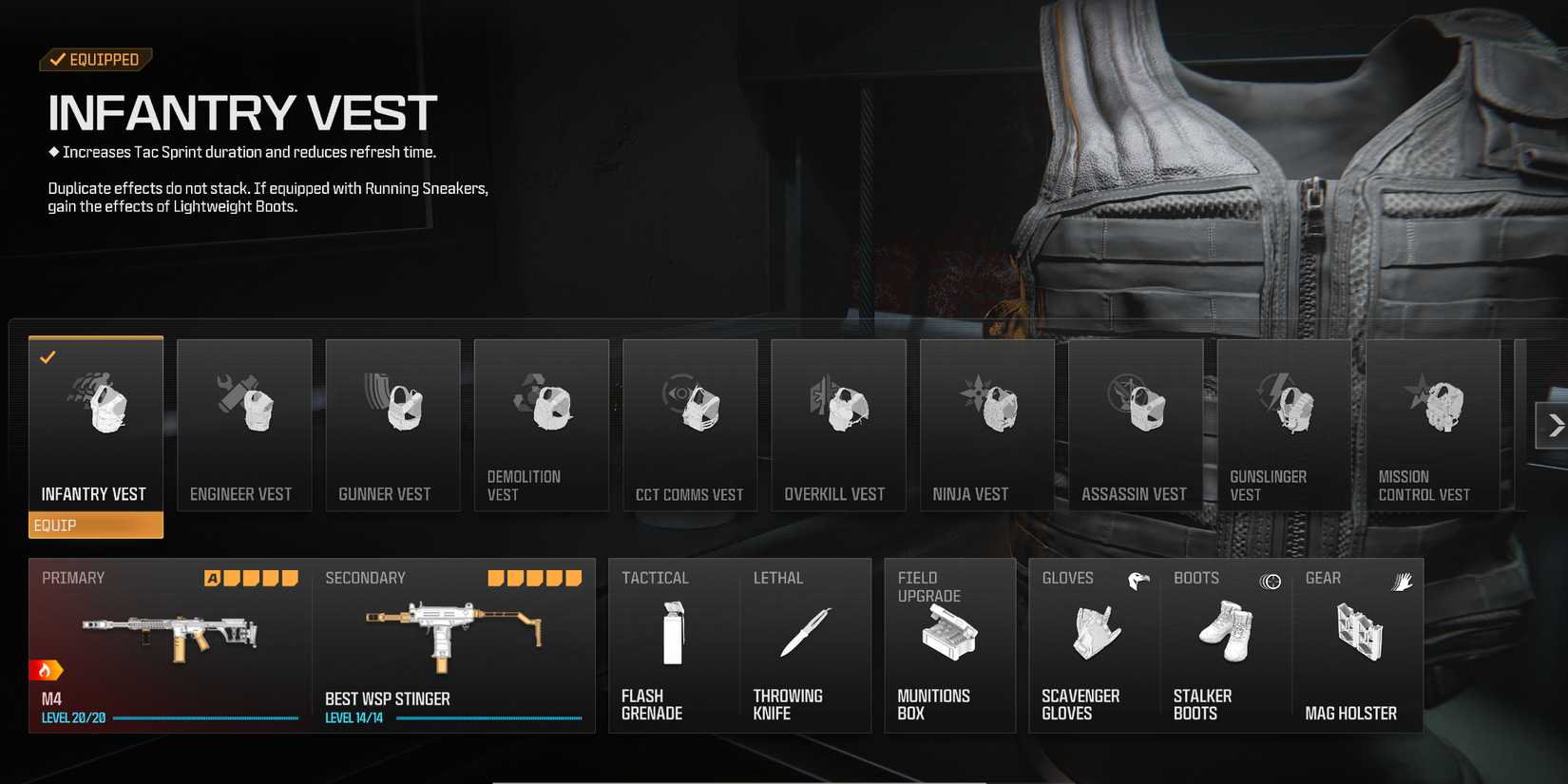1568x784 pixels.
Task: Select the Mission Control Vest
Action: pyautogui.click(x=1432, y=425)
